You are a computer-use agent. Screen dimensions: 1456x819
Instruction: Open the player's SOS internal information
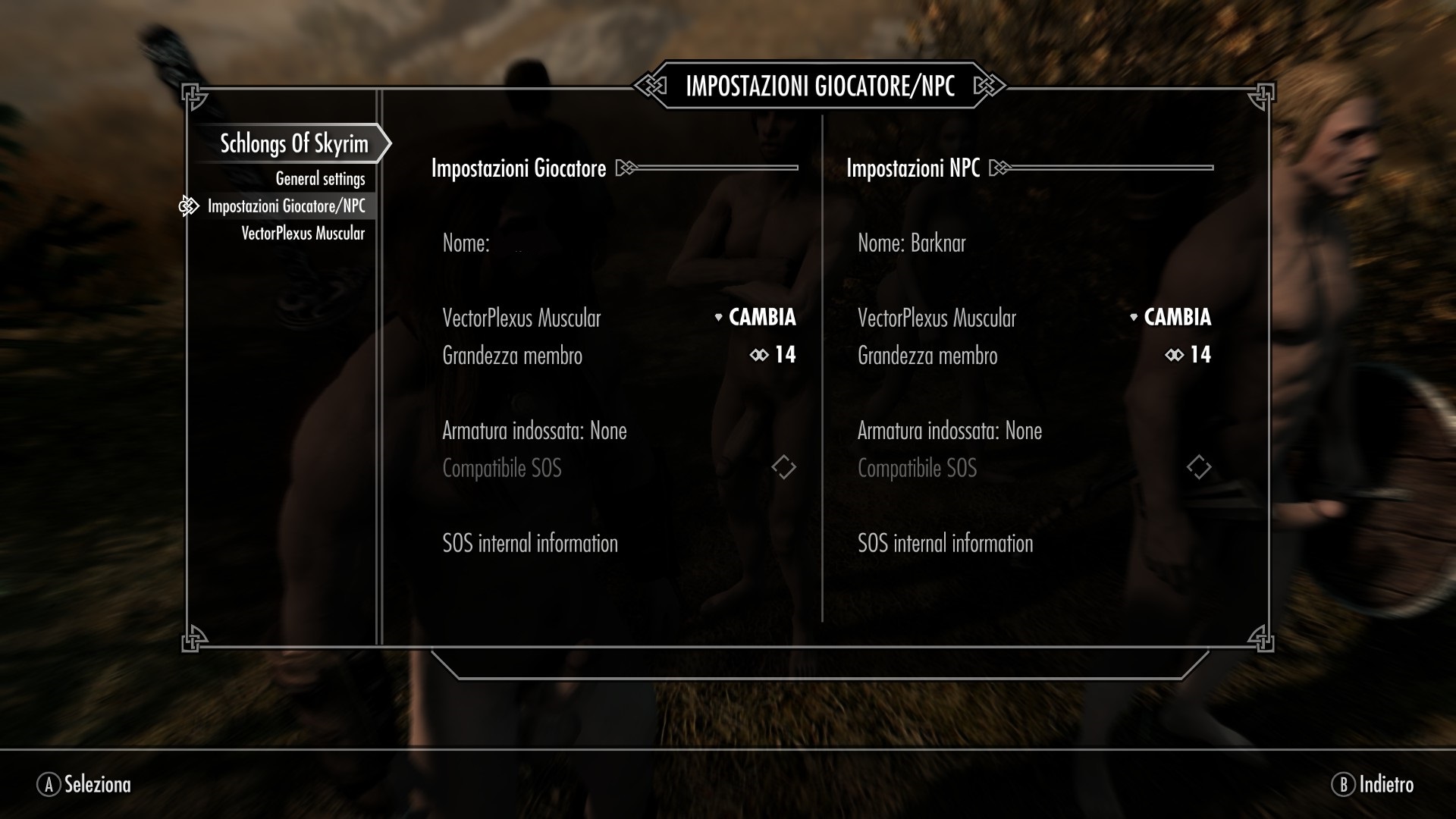530,544
